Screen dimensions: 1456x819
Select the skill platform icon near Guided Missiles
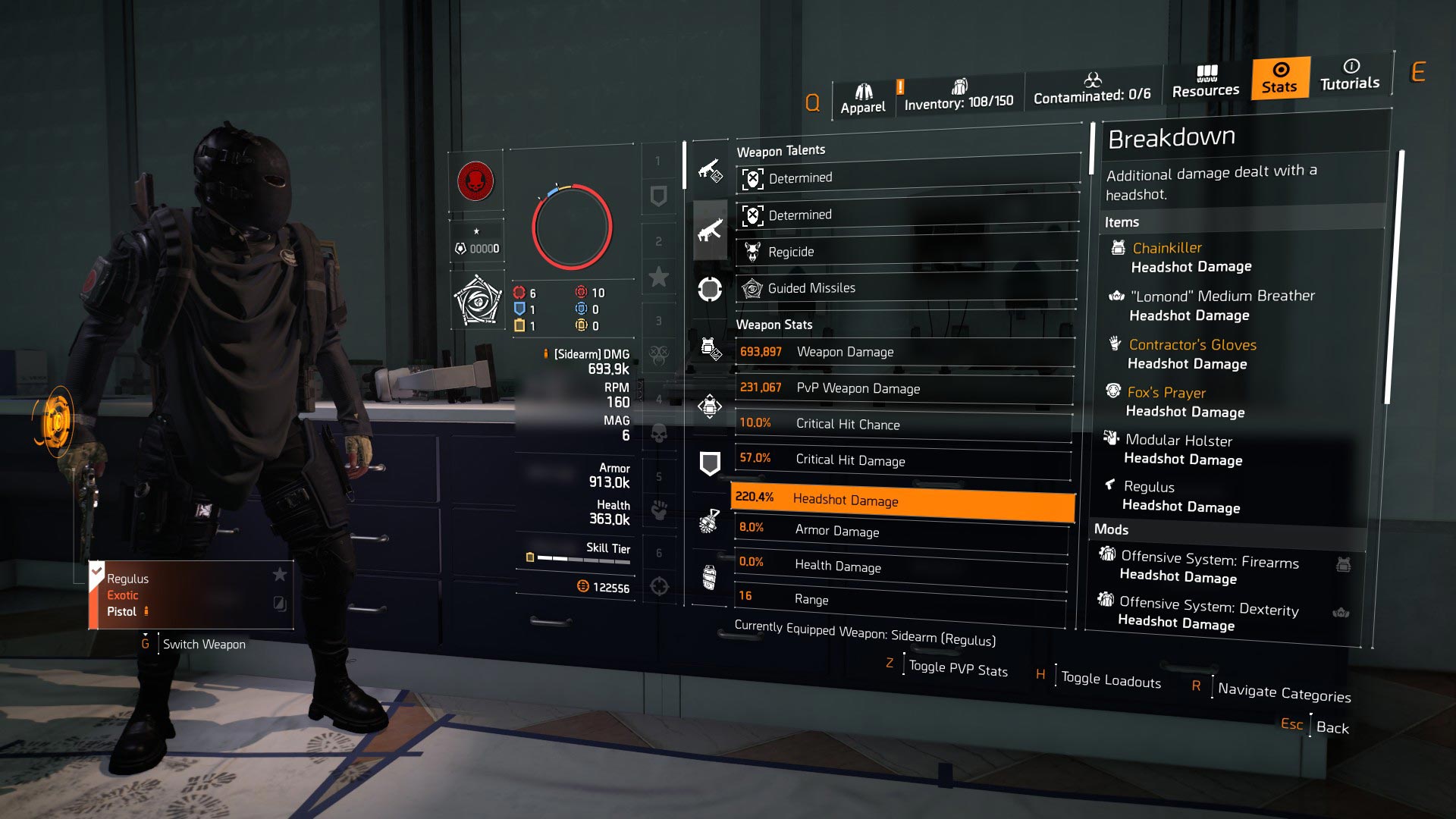click(x=709, y=288)
